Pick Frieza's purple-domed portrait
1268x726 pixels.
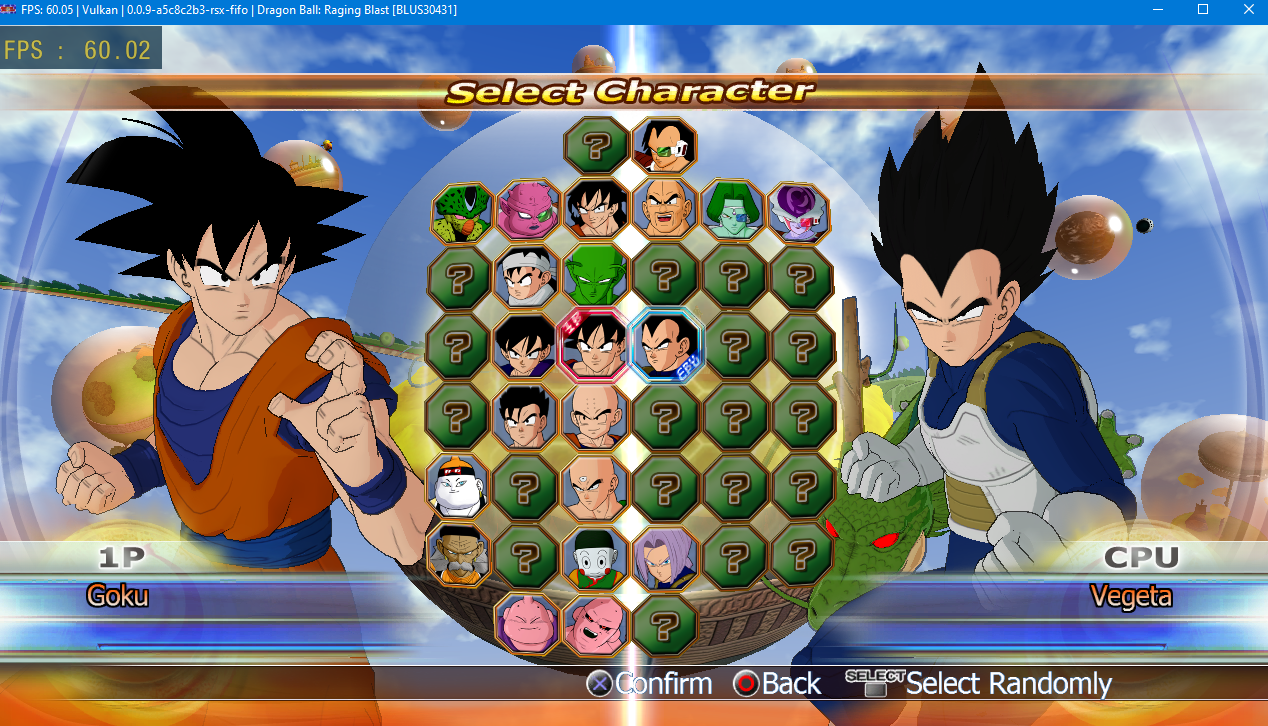point(799,212)
